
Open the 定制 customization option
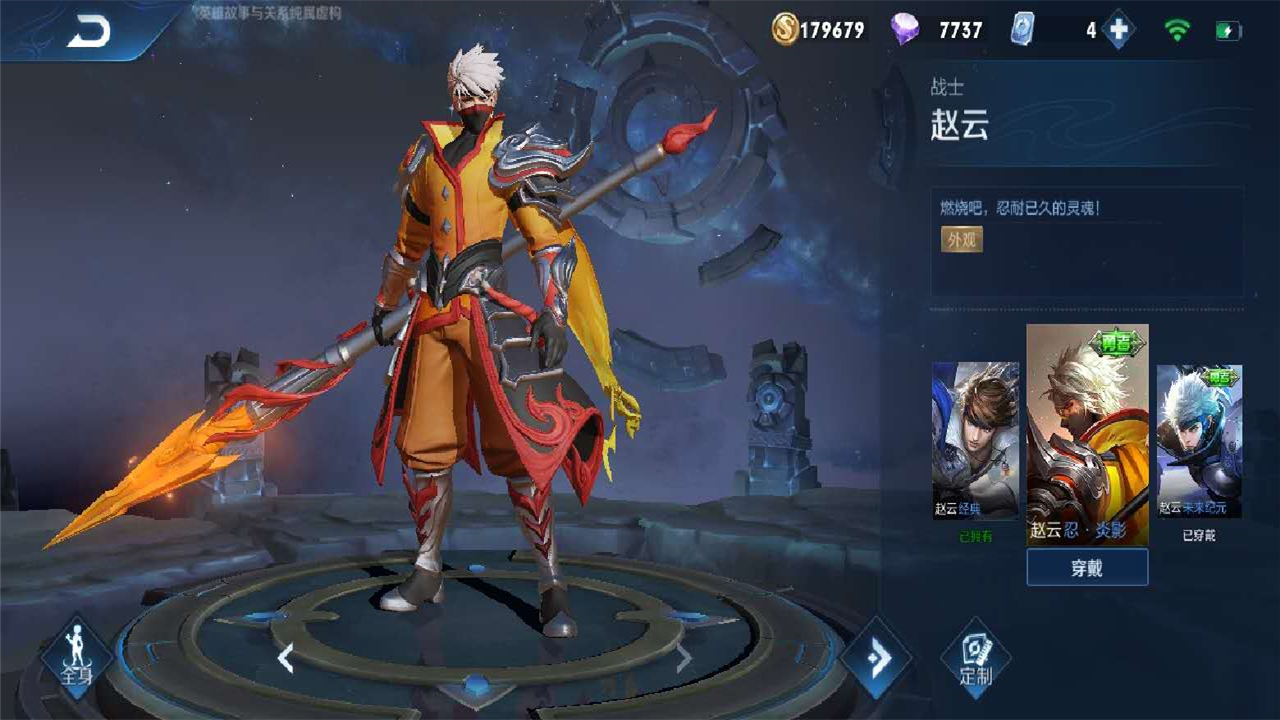pyautogui.click(x=976, y=657)
